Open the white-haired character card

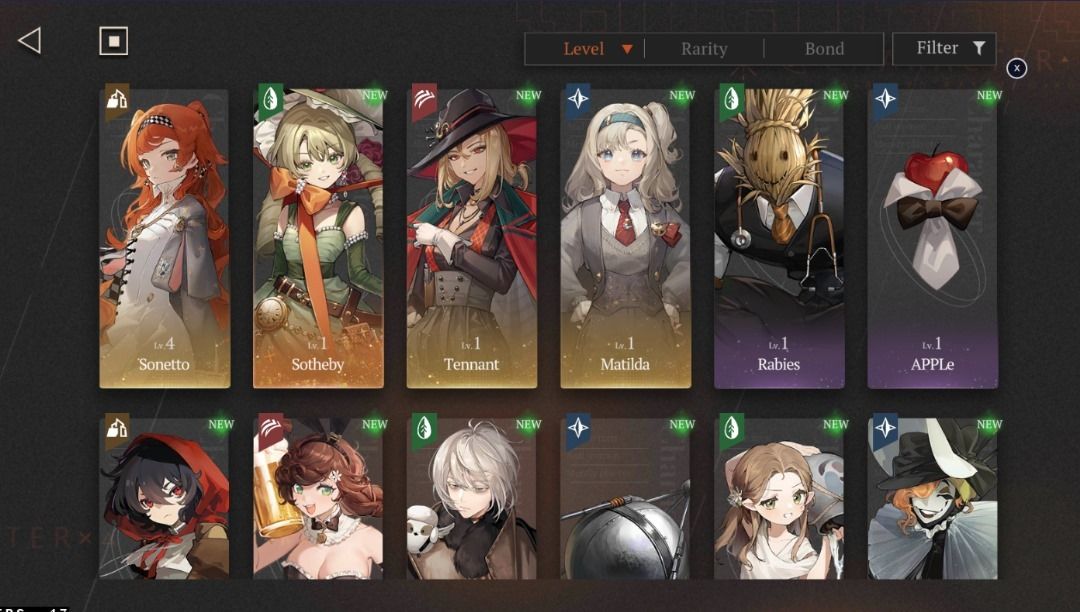coord(472,498)
